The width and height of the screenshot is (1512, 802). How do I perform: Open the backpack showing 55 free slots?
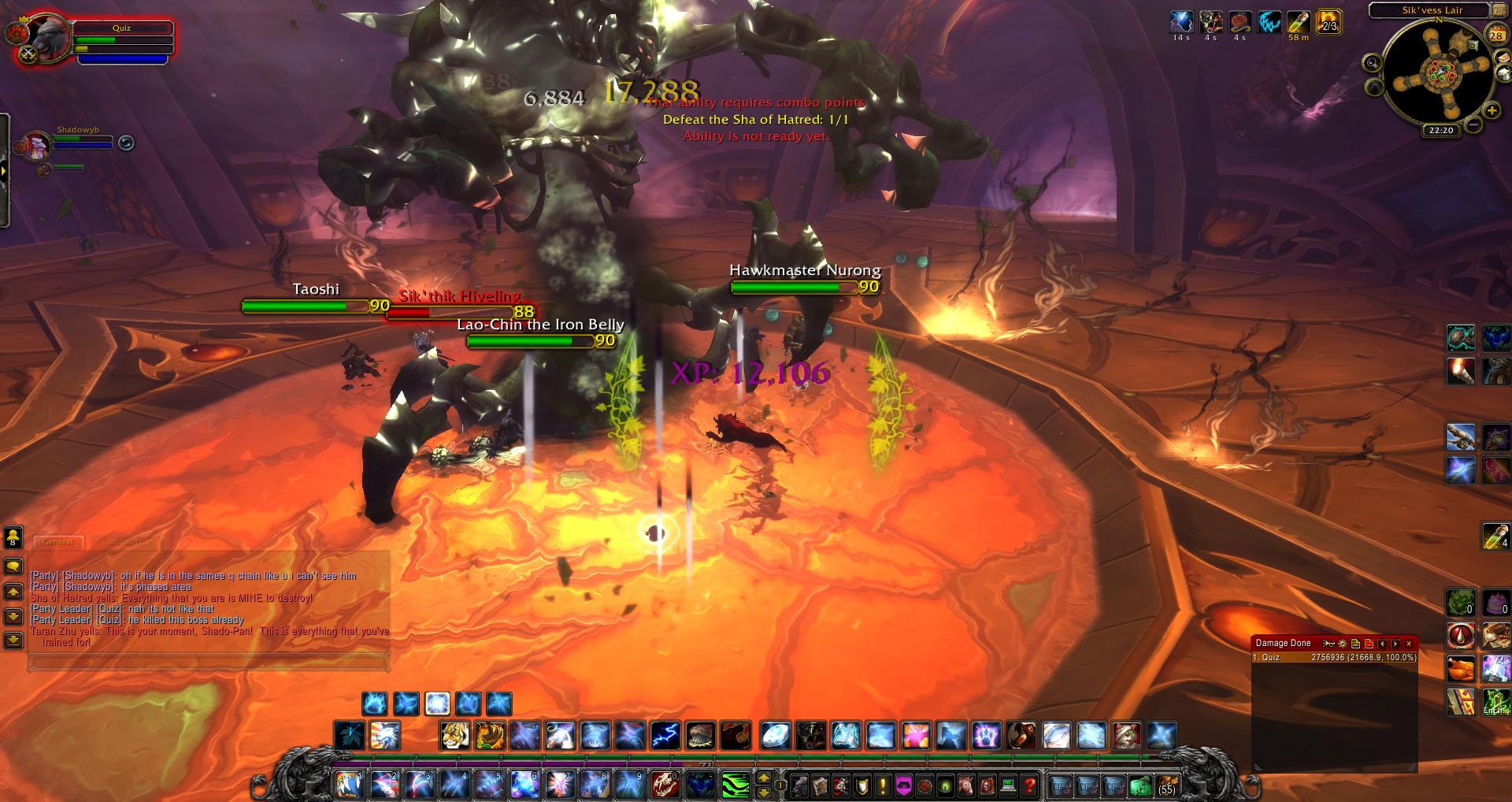1166,785
